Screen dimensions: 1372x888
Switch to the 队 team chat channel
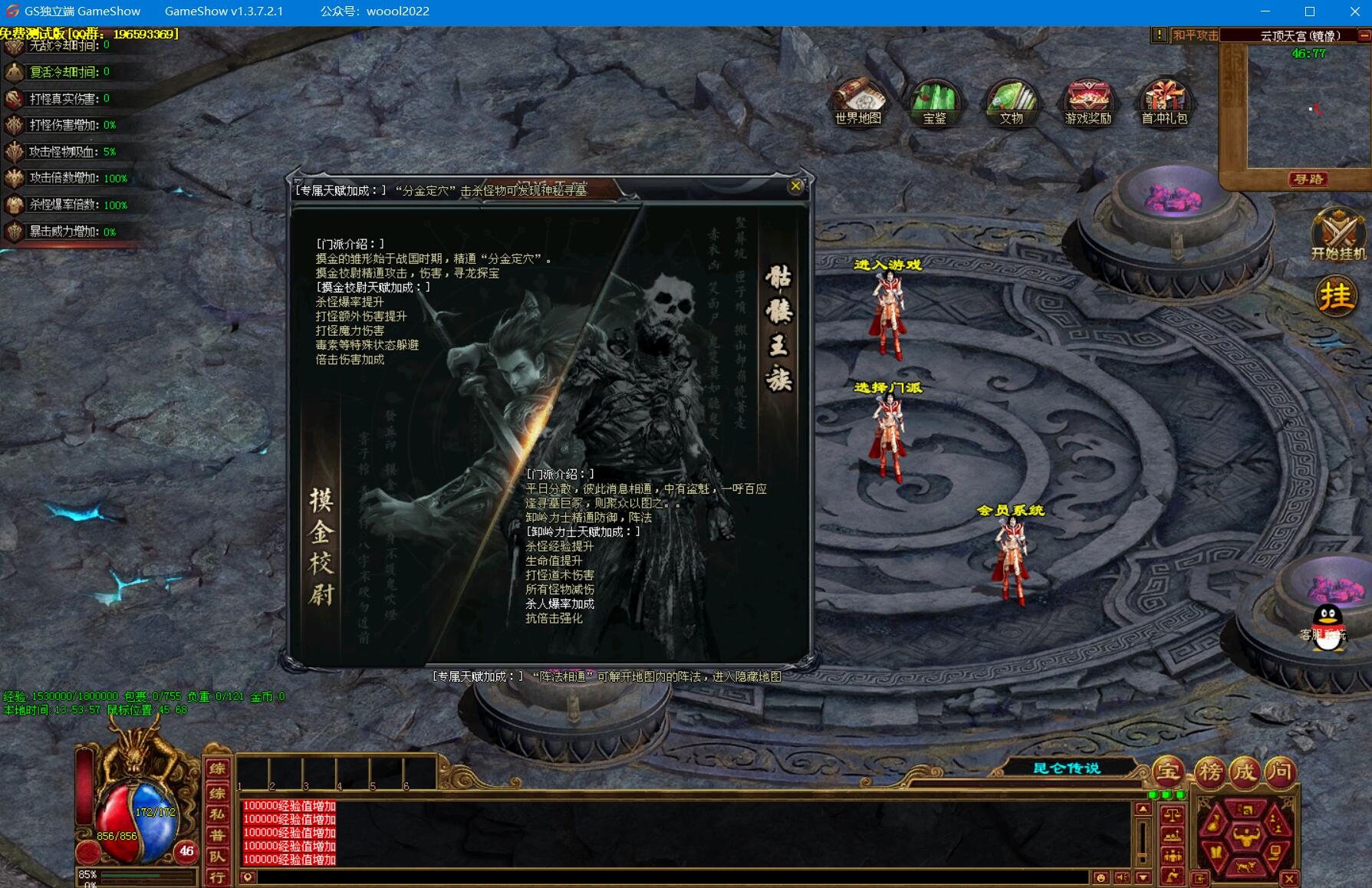tap(218, 857)
